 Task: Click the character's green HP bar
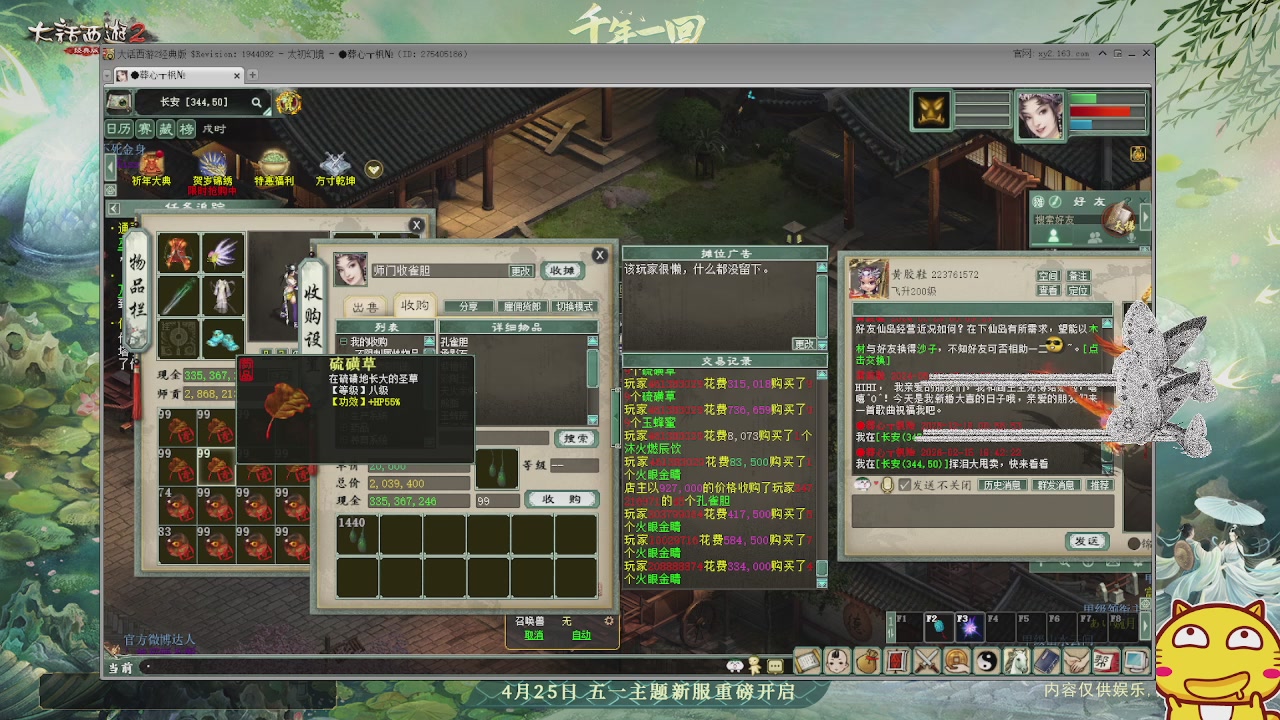[x=1083, y=98]
